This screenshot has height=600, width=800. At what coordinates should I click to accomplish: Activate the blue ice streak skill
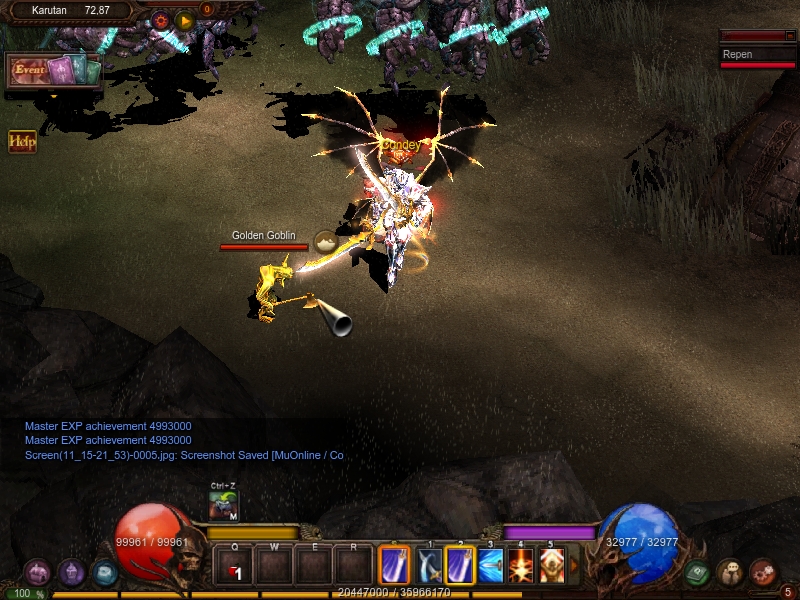coord(490,566)
